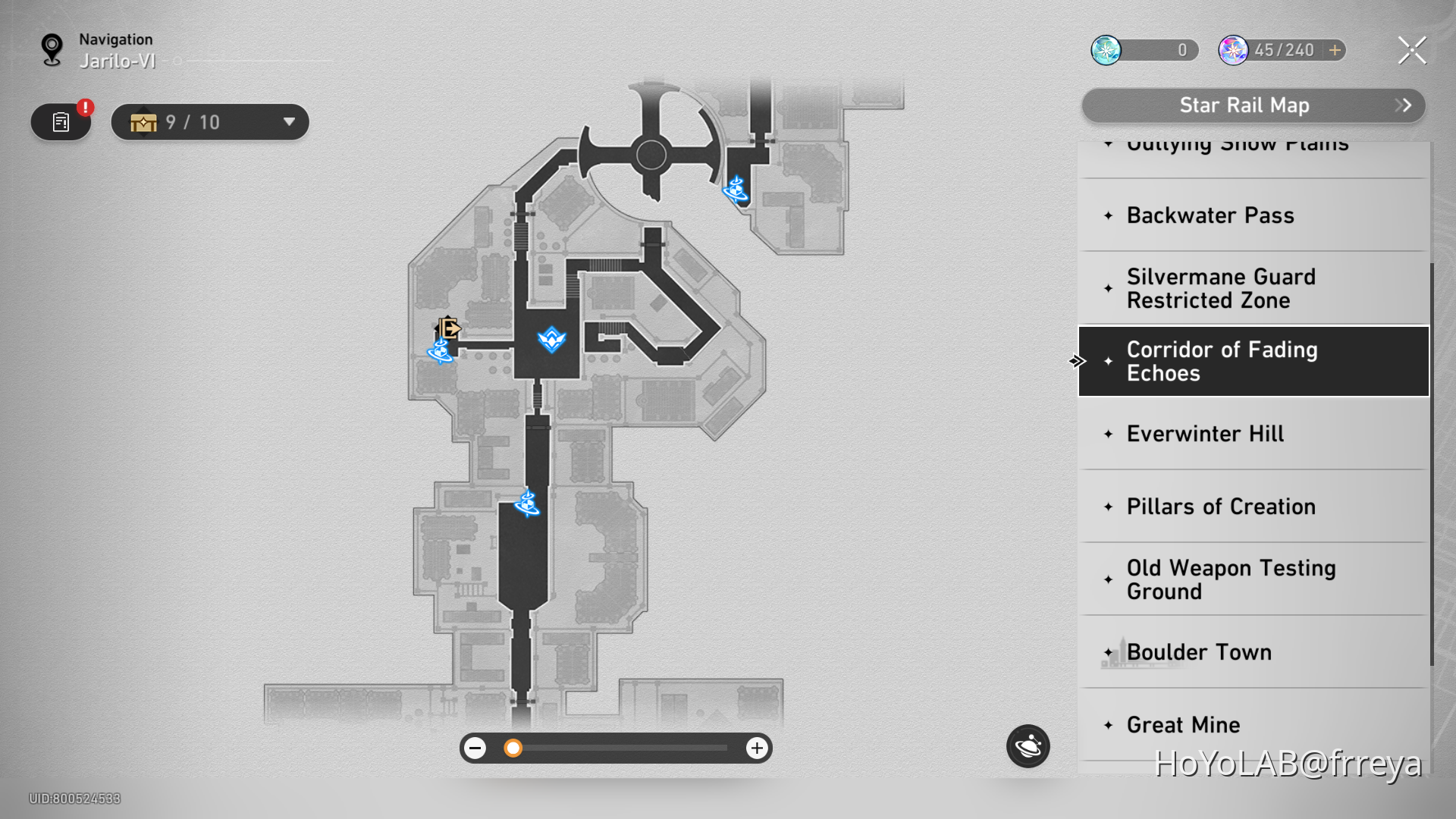Viewport: 1456px width, 819px height.
Task: Select the Backwater Pass region
Action: (x=1210, y=215)
